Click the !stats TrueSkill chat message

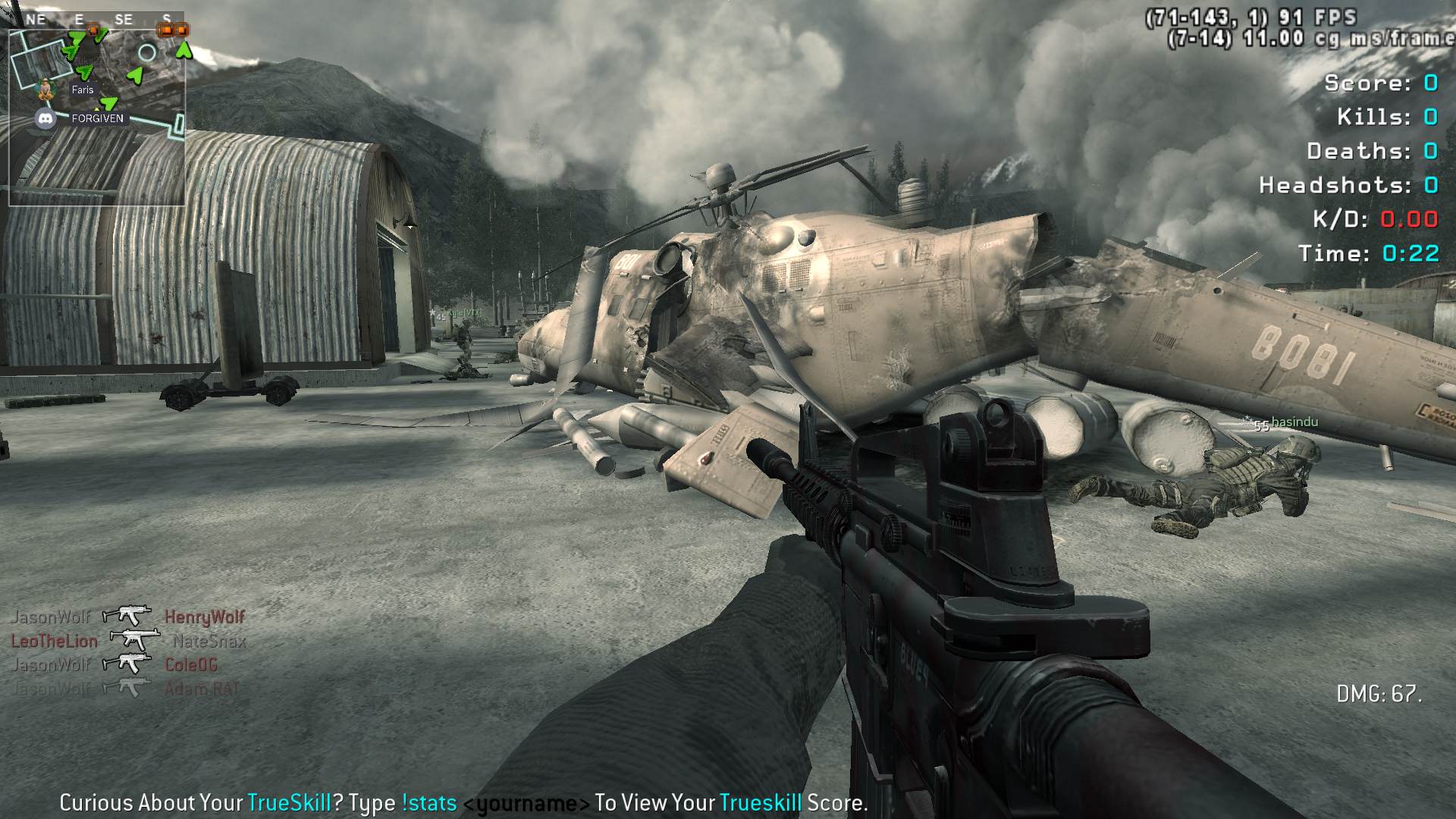[x=463, y=802]
